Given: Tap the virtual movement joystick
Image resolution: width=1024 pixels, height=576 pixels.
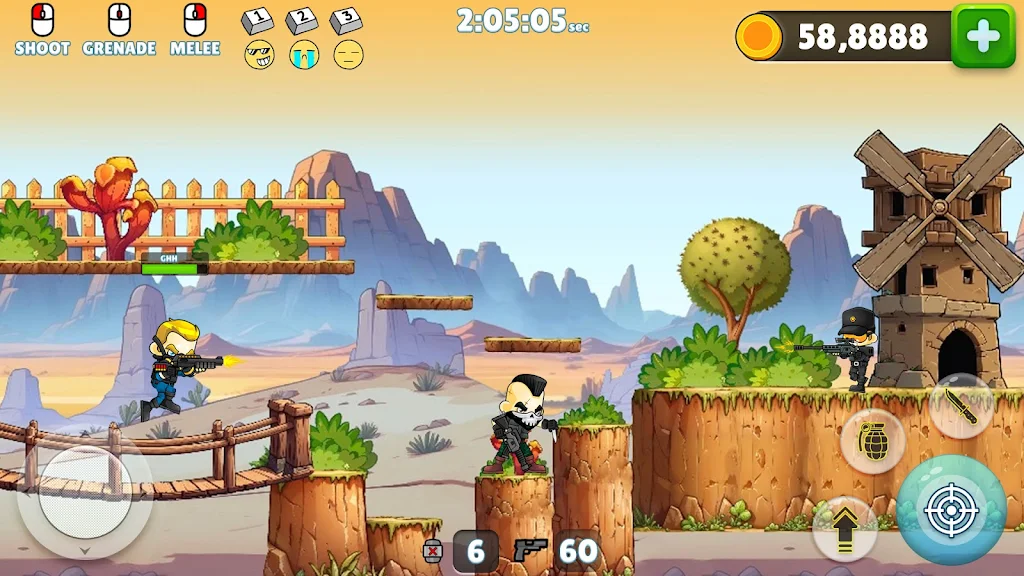Looking at the screenshot, I should coord(84,501).
